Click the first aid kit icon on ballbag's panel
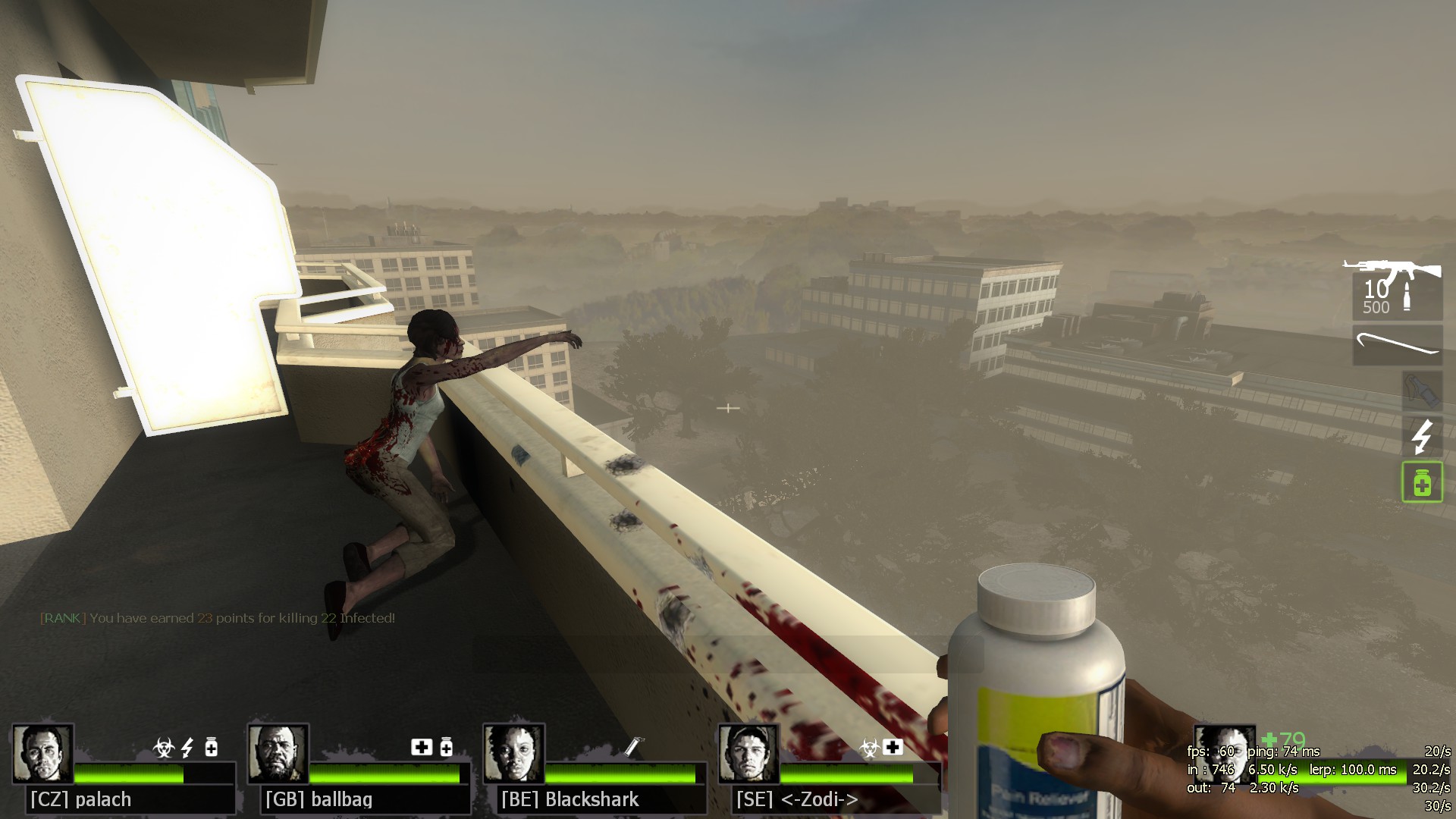Screen dimensions: 1456x819 pyautogui.click(x=421, y=748)
